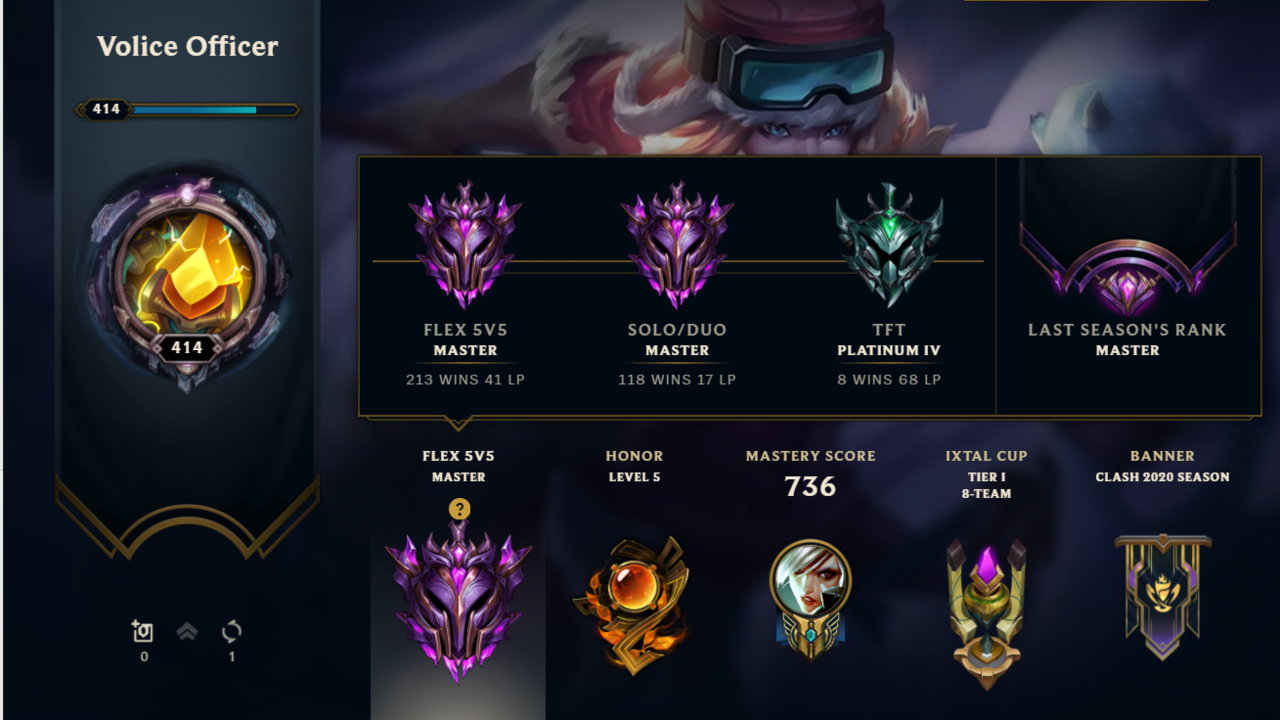Click the add trophy icon near the zero counter
The image size is (1280, 720).
click(142, 632)
